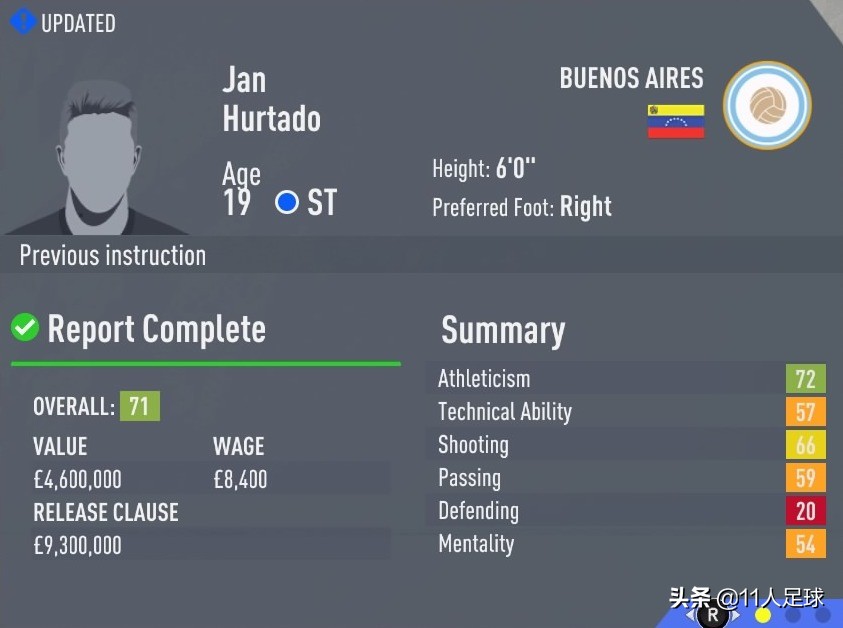The image size is (843, 628).
Task: Select the Previous instruction row
Action: (x=113, y=255)
